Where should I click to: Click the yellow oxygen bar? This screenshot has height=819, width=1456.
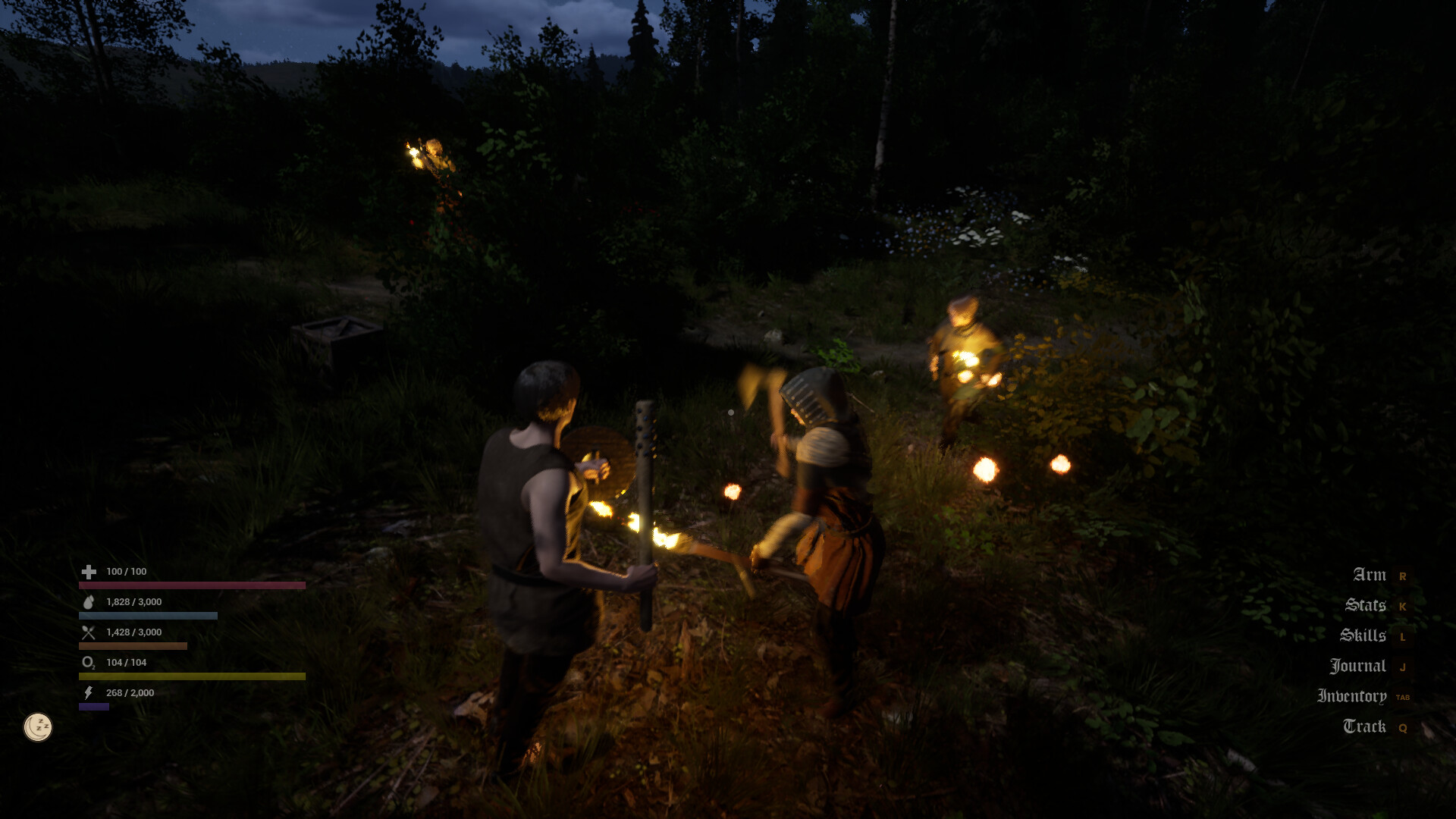pos(190,676)
